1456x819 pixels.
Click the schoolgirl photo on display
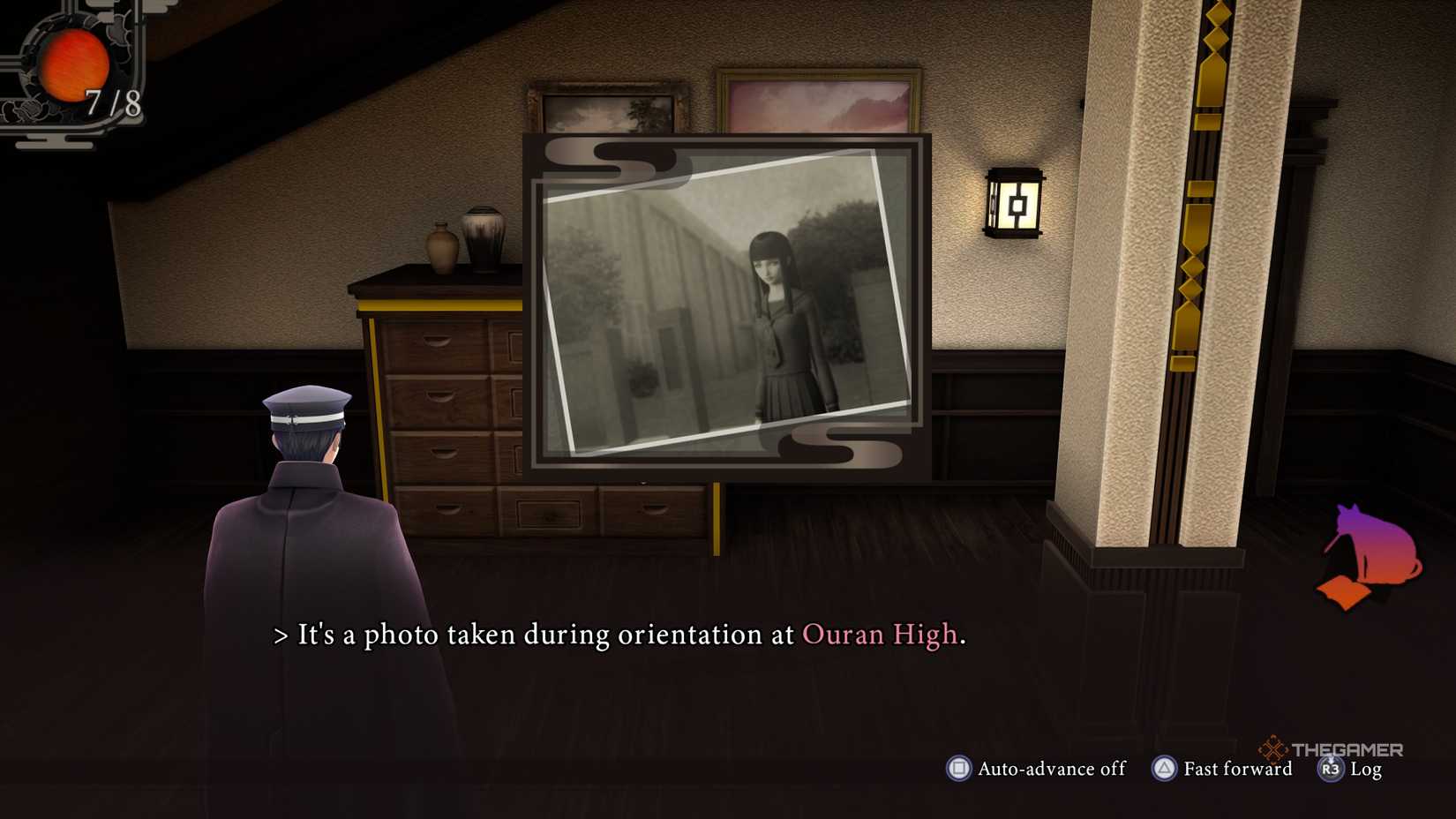[777, 309]
